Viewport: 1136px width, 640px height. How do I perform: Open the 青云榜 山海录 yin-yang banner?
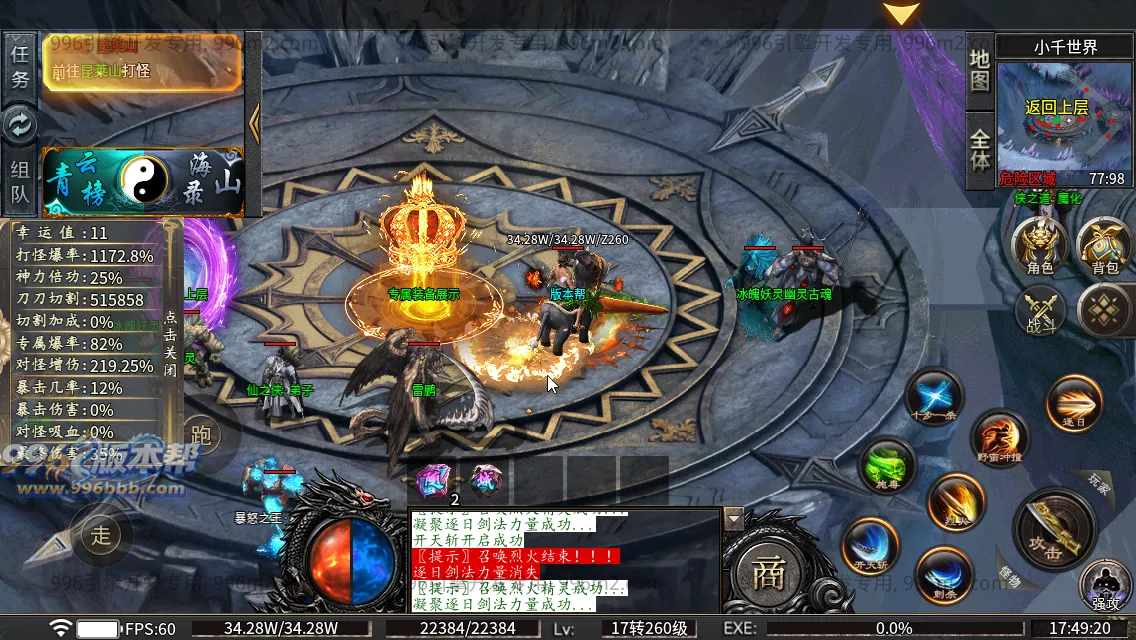tap(142, 181)
